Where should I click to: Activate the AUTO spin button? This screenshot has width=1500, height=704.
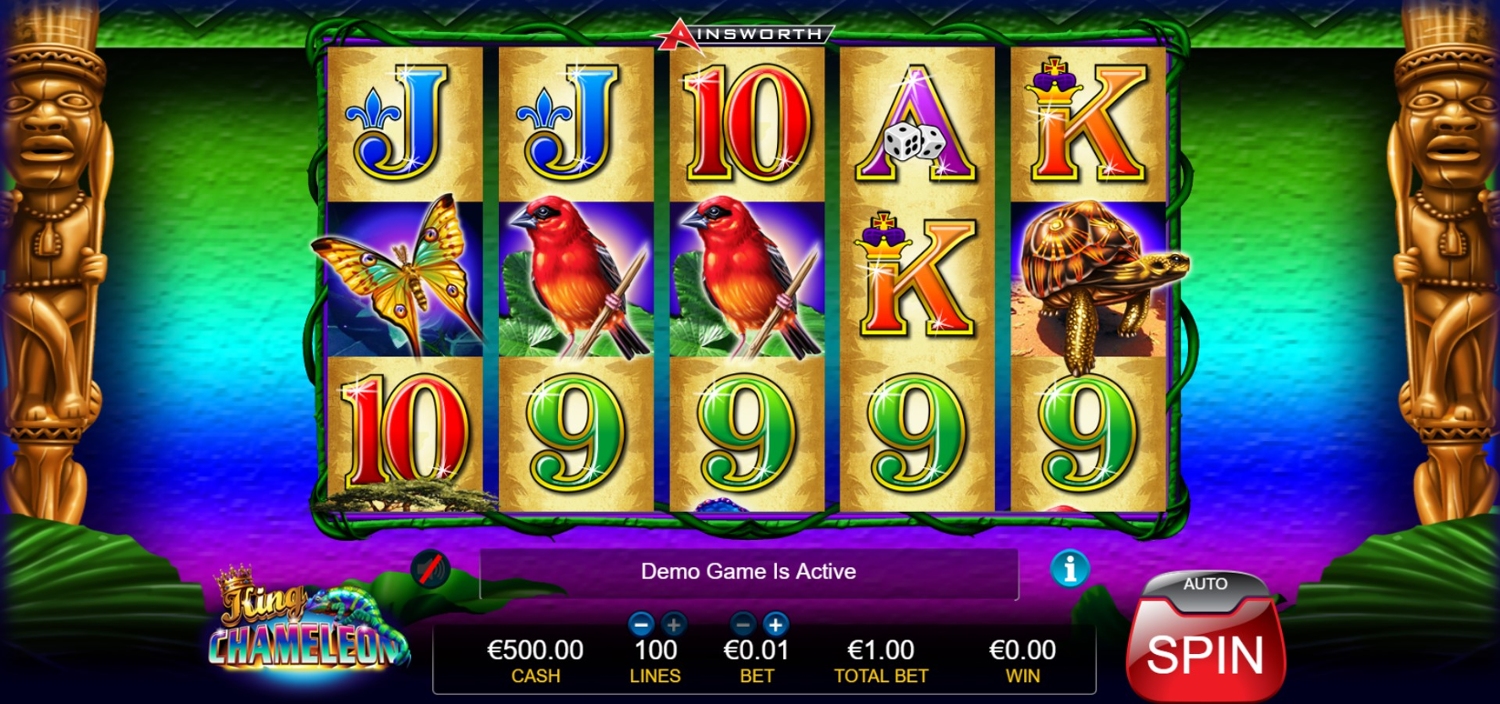pos(1205,584)
